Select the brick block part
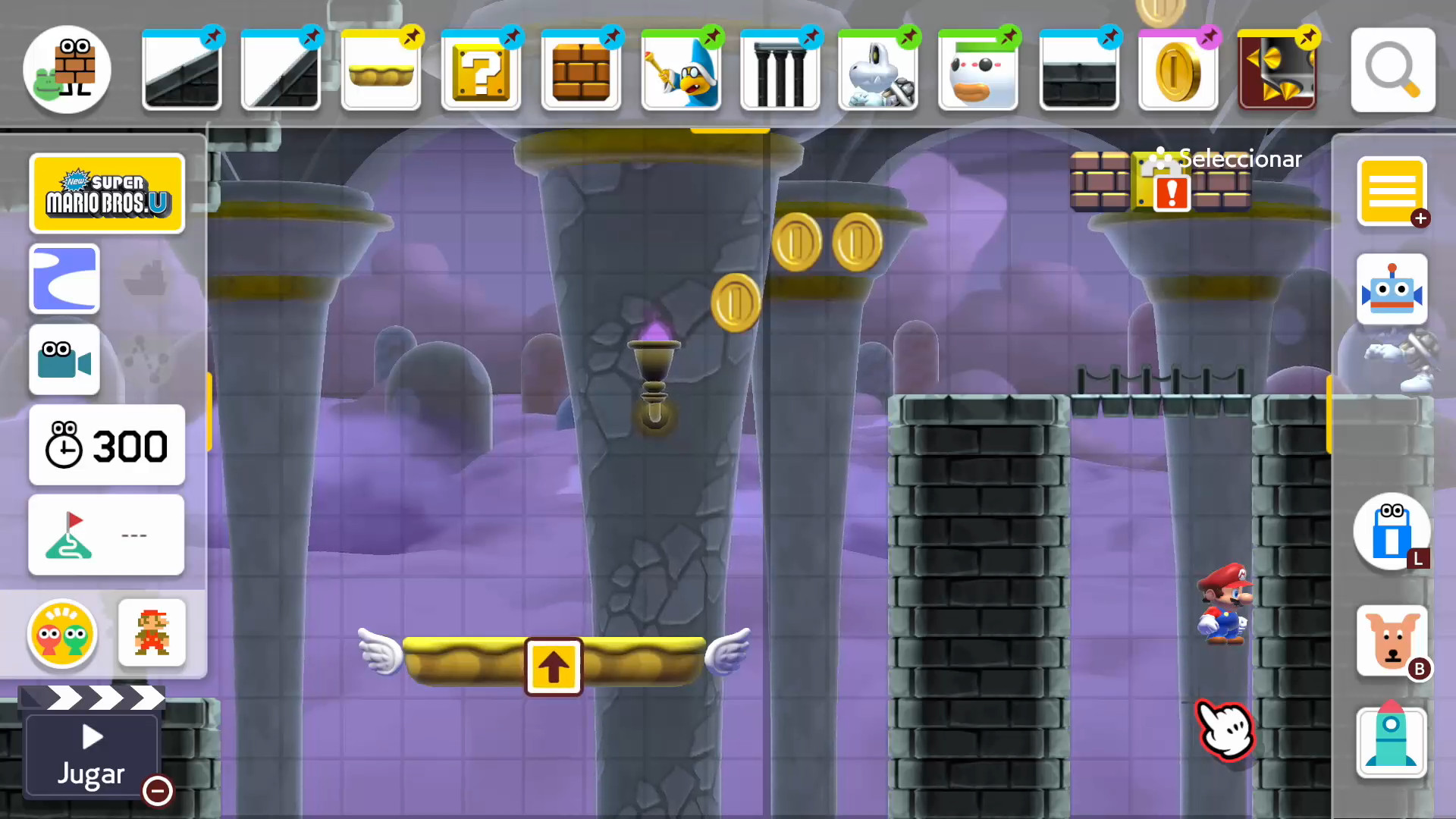This screenshot has width=1456, height=819. (x=581, y=70)
